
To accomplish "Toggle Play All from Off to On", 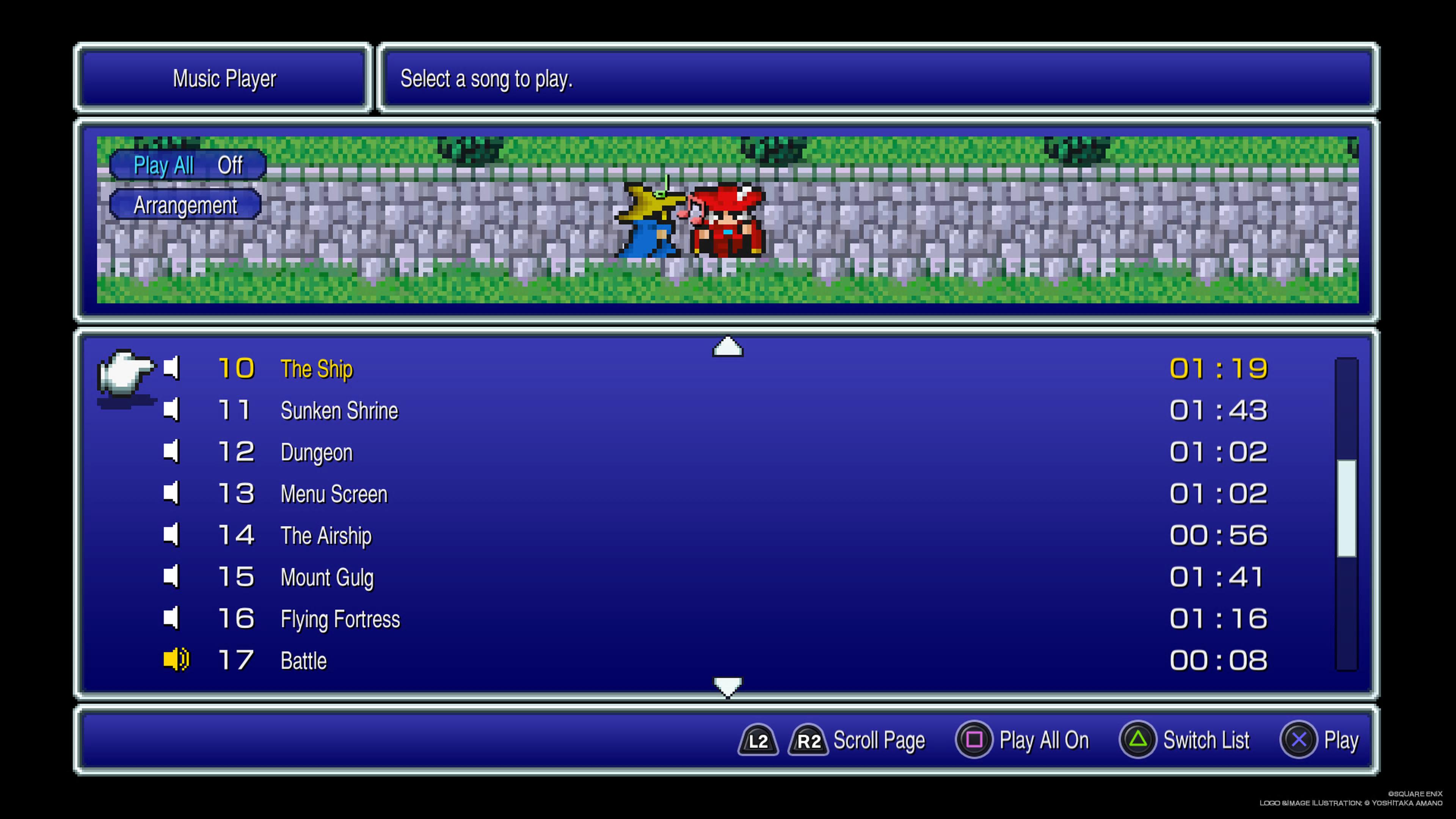I will click(188, 165).
